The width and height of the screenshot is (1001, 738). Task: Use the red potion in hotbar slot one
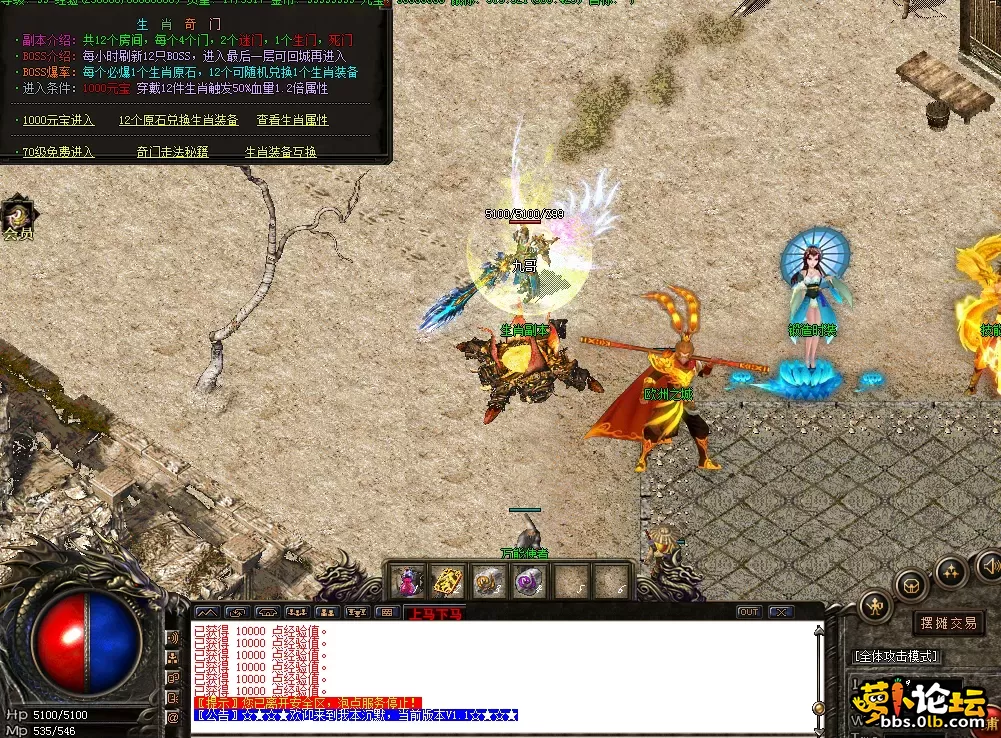coord(408,581)
